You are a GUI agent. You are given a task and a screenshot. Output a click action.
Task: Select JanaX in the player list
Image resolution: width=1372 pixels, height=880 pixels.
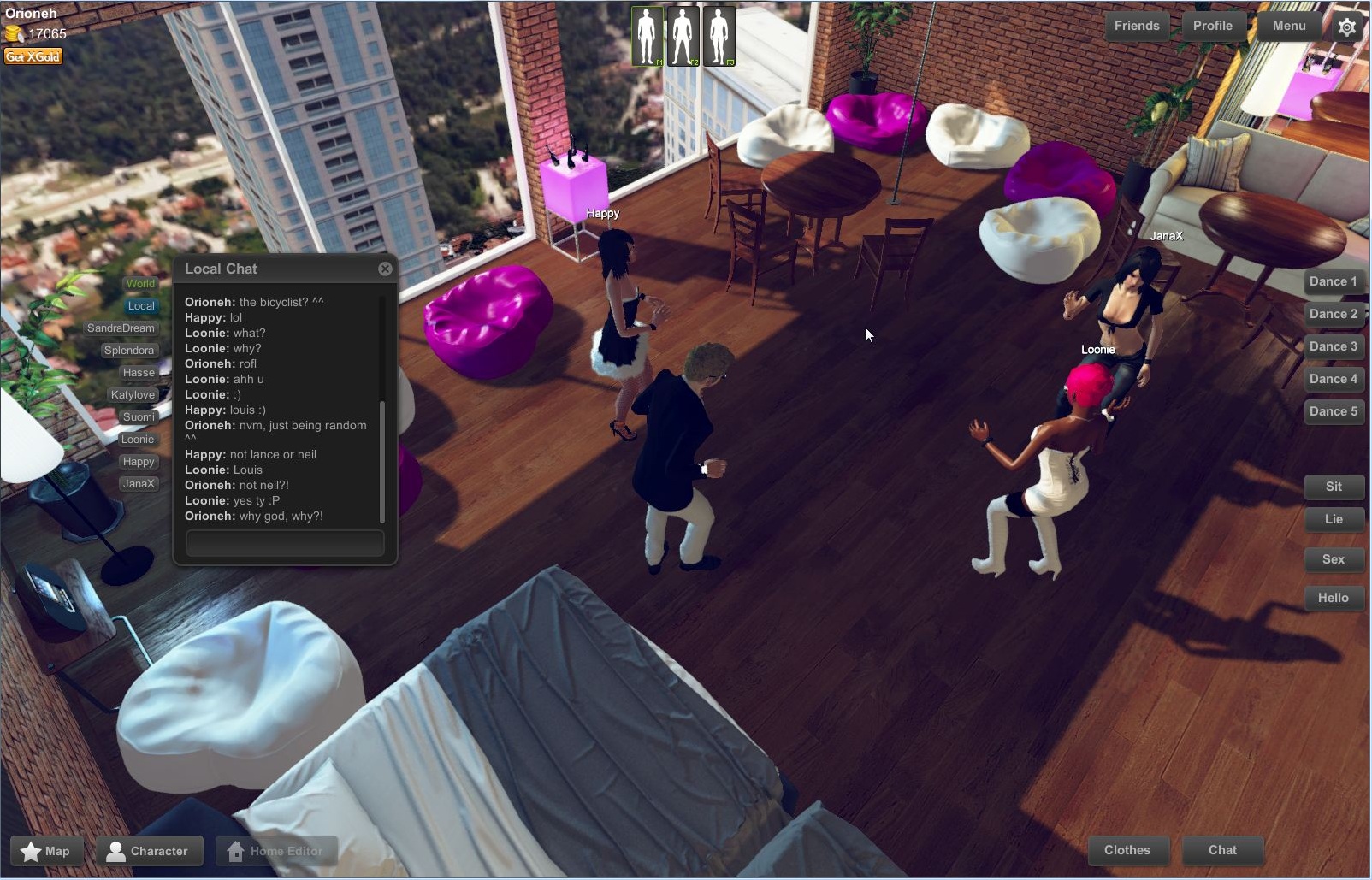click(139, 483)
